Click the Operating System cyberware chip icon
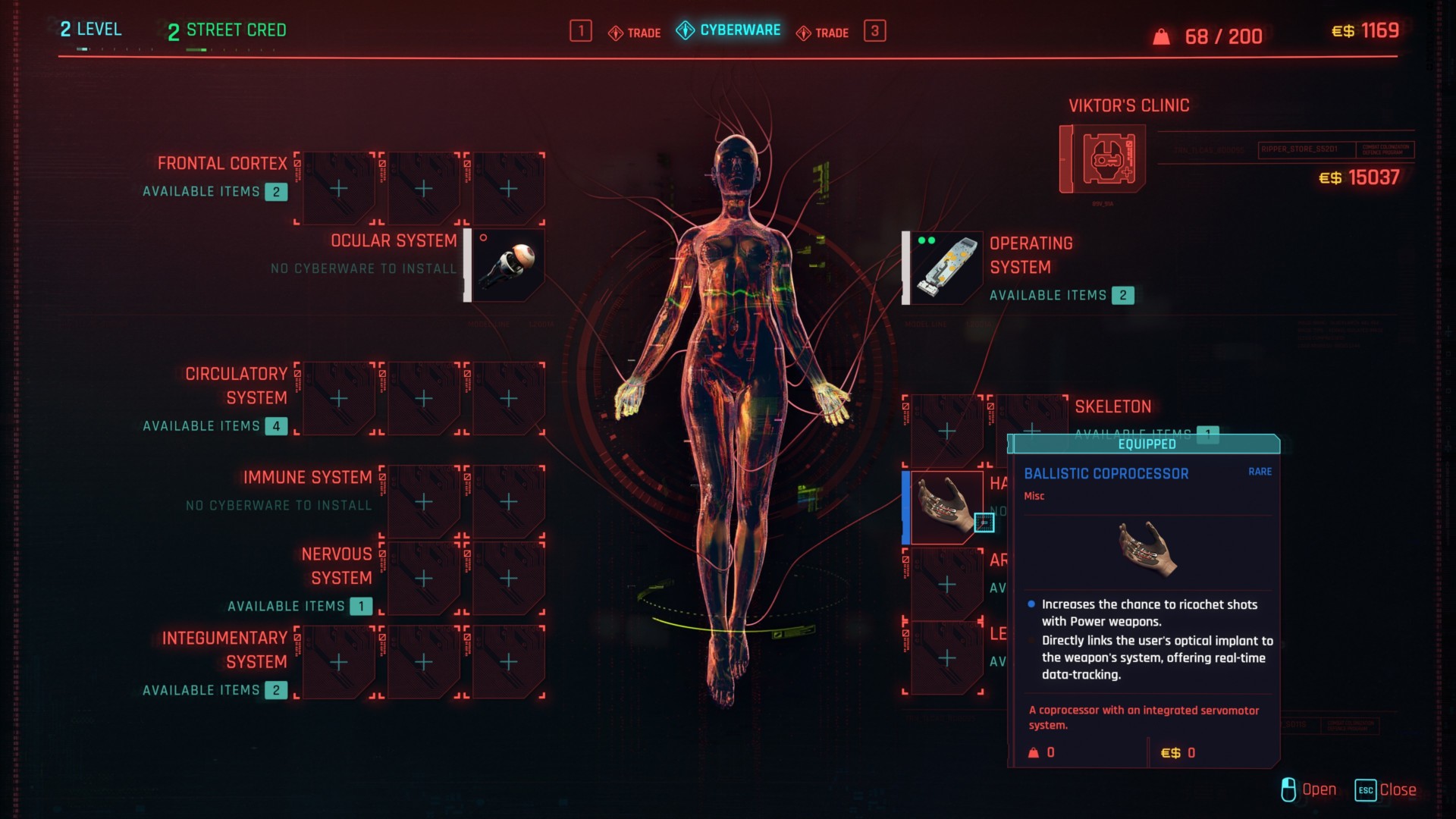The image size is (1456, 819). (943, 267)
